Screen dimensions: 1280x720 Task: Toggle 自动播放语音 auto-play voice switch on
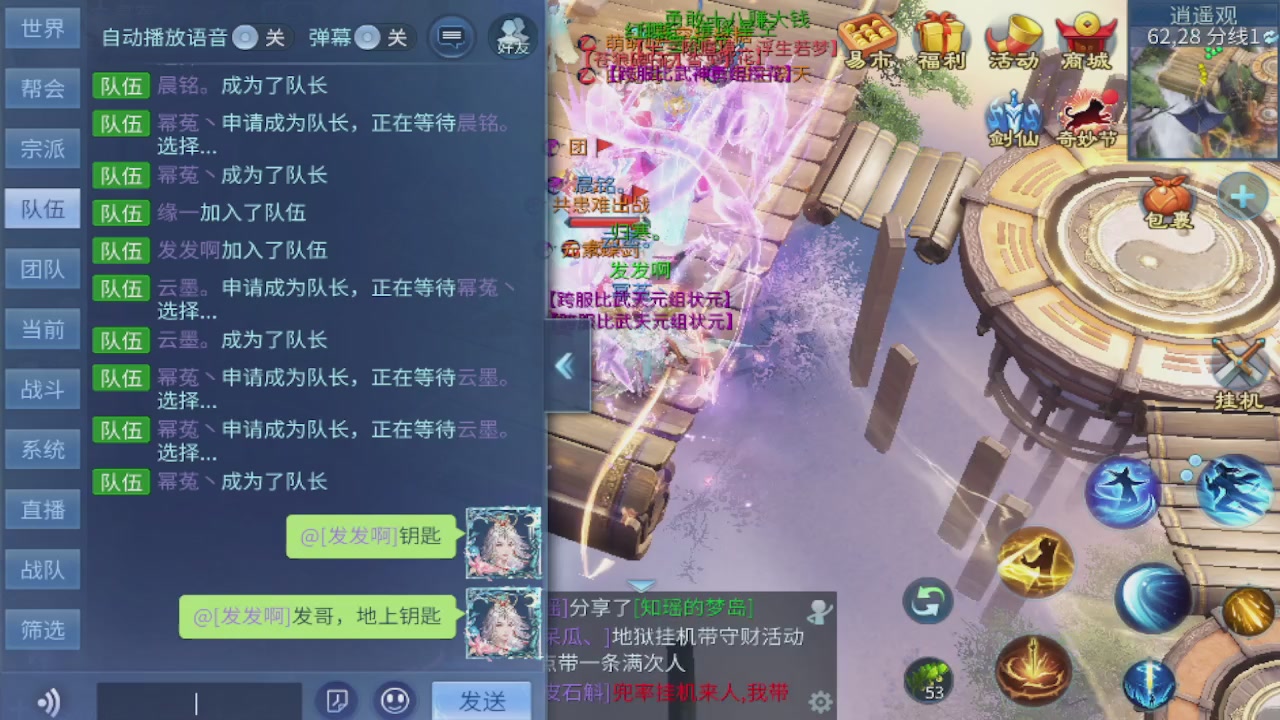coord(260,38)
